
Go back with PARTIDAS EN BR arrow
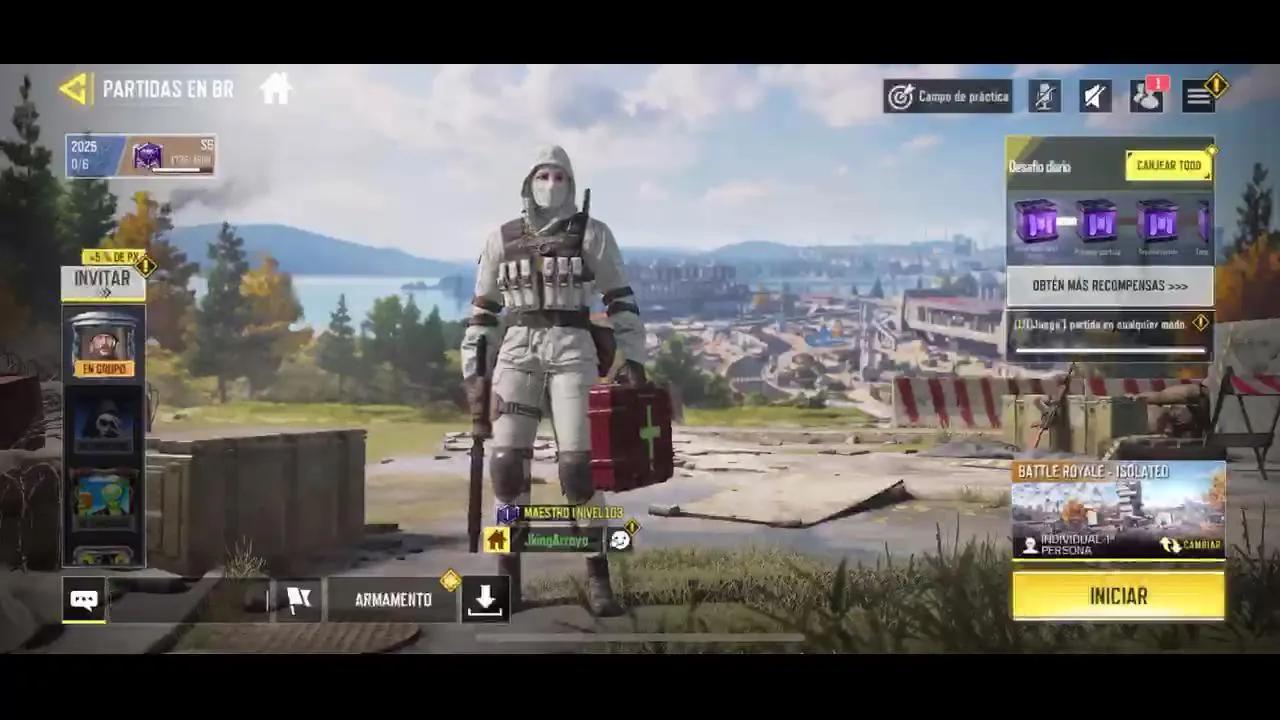[72, 88]
